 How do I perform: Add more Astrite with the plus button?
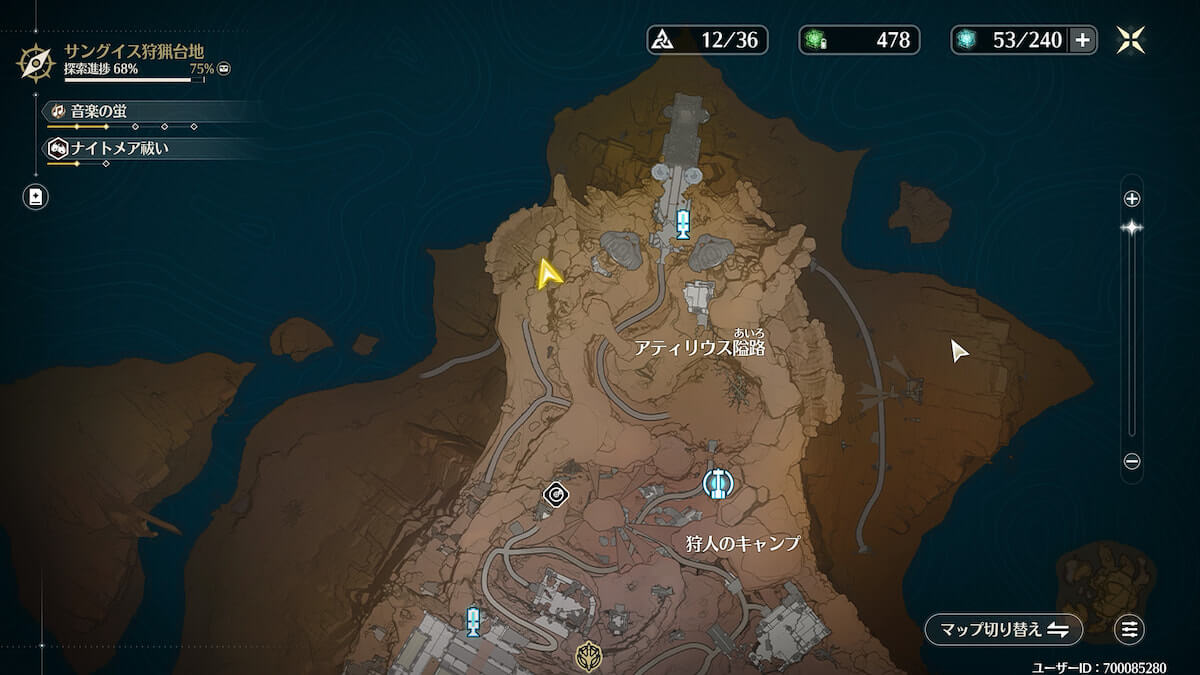tap(1083, 40)
